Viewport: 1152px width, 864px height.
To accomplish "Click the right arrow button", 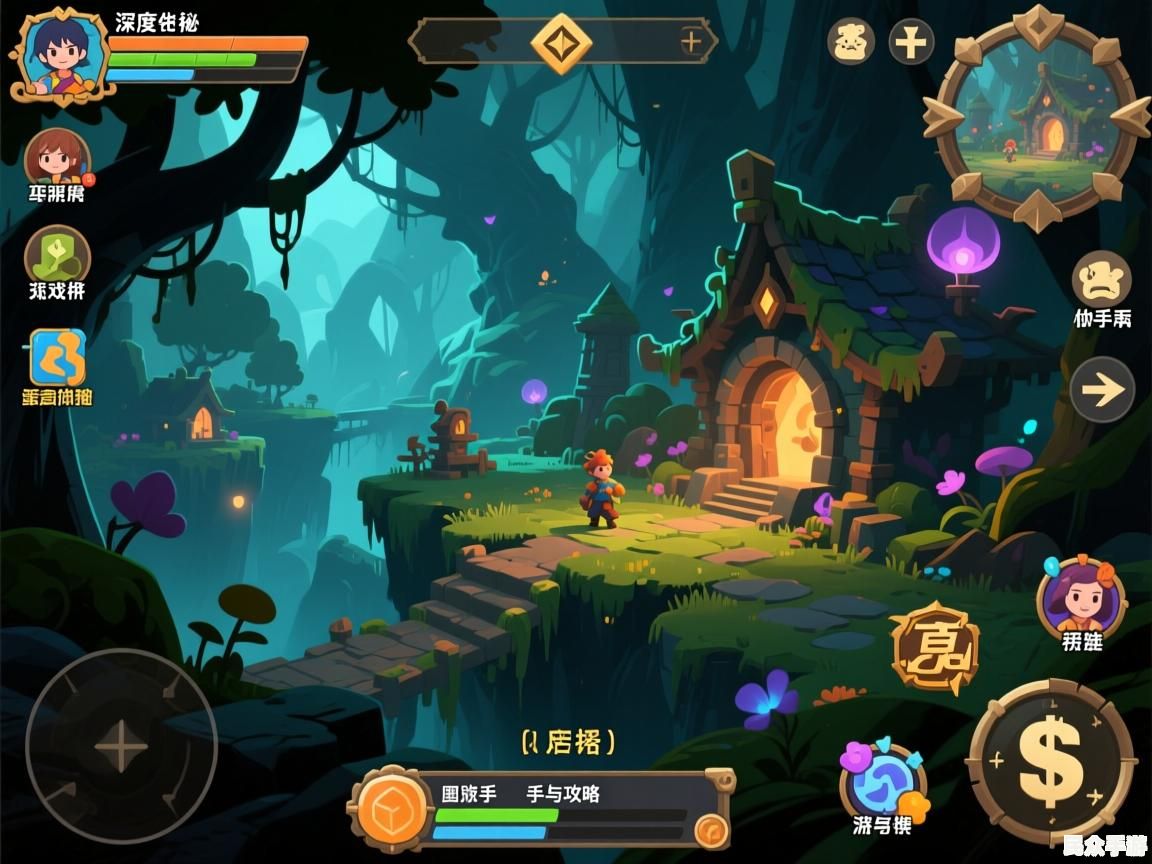I will (x=1102, y=390).
